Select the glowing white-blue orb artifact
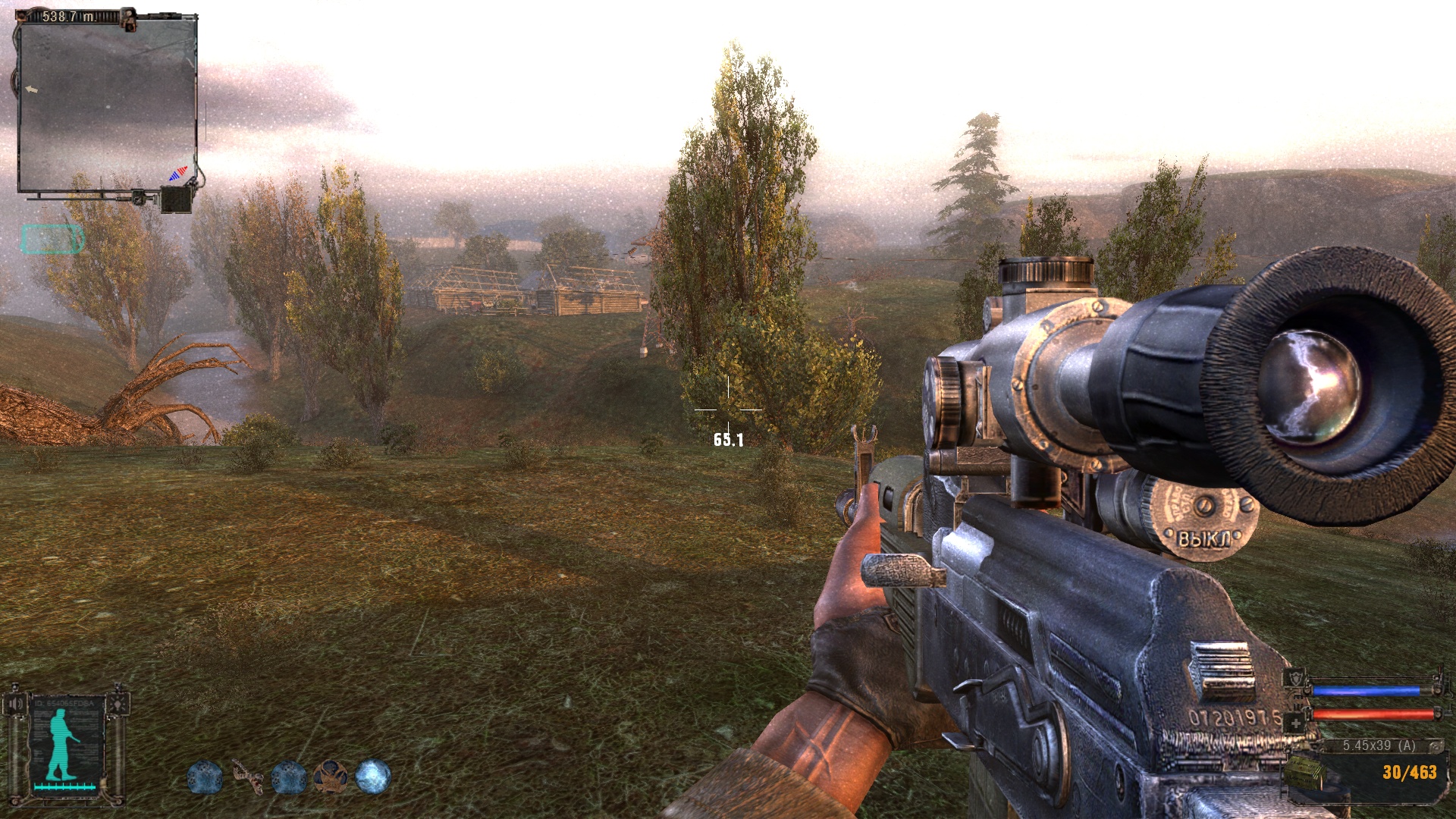 click(x=373, y=777)
